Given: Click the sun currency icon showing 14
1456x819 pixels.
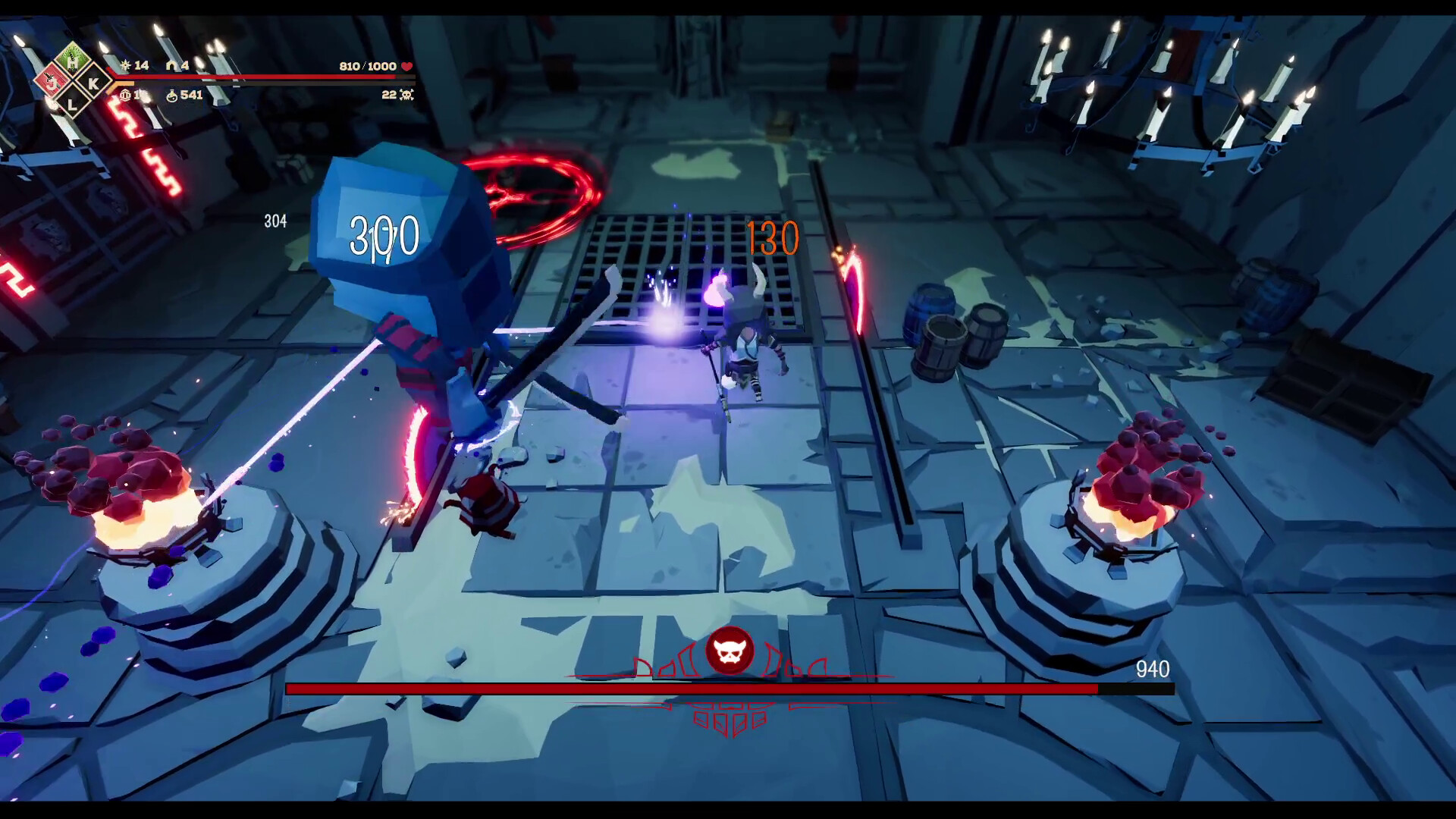Looking at the screenshot, I should pyautogui.click(x=124, y=66).
